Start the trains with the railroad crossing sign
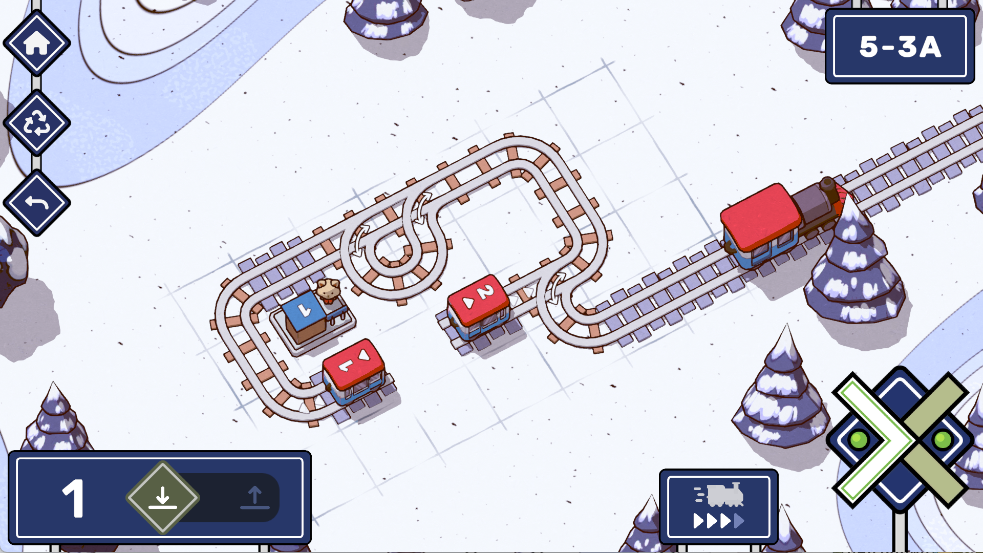 click(x=900, y=438)
